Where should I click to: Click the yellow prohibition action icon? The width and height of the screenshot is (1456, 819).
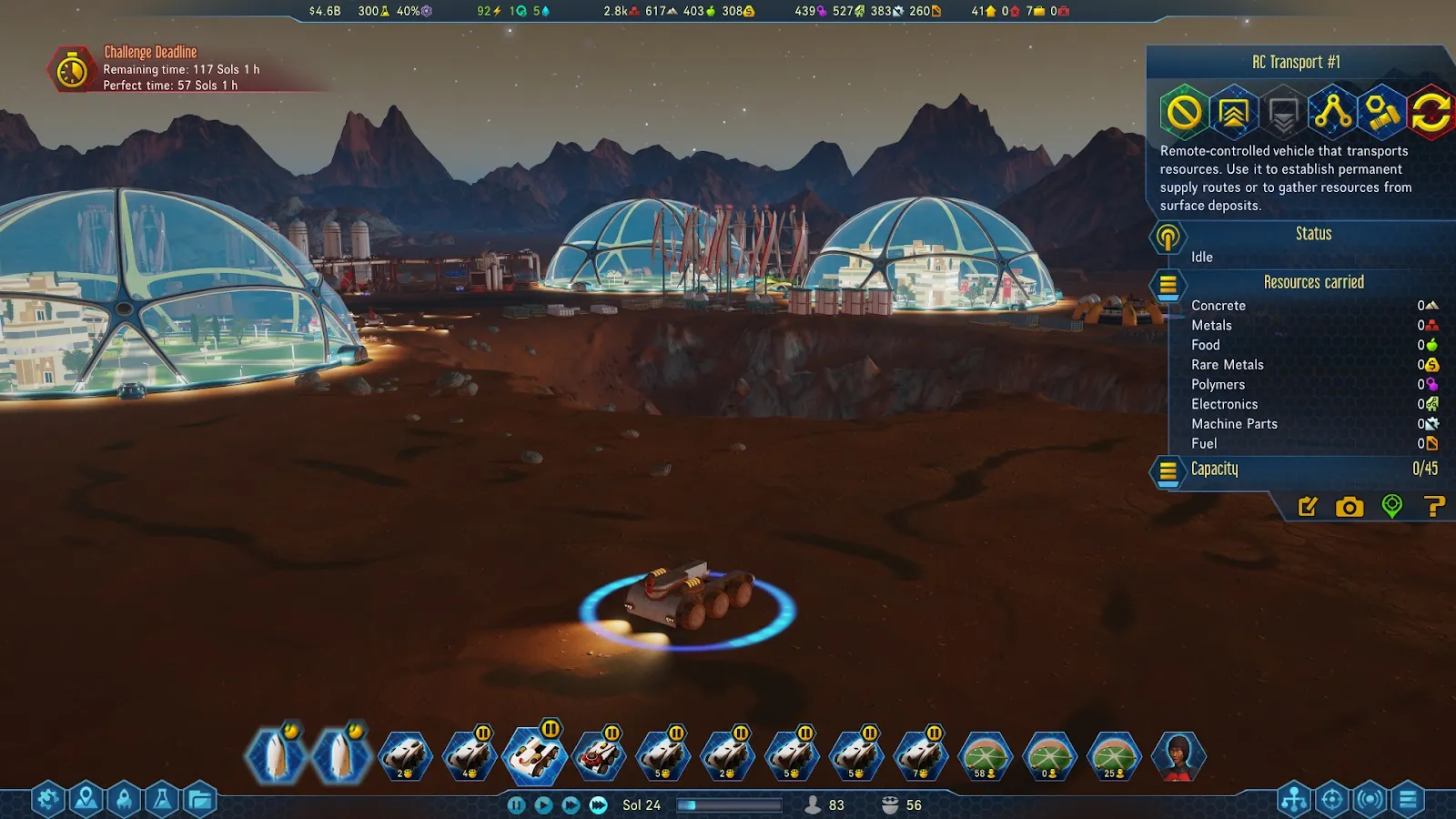tap(1184, 113)
